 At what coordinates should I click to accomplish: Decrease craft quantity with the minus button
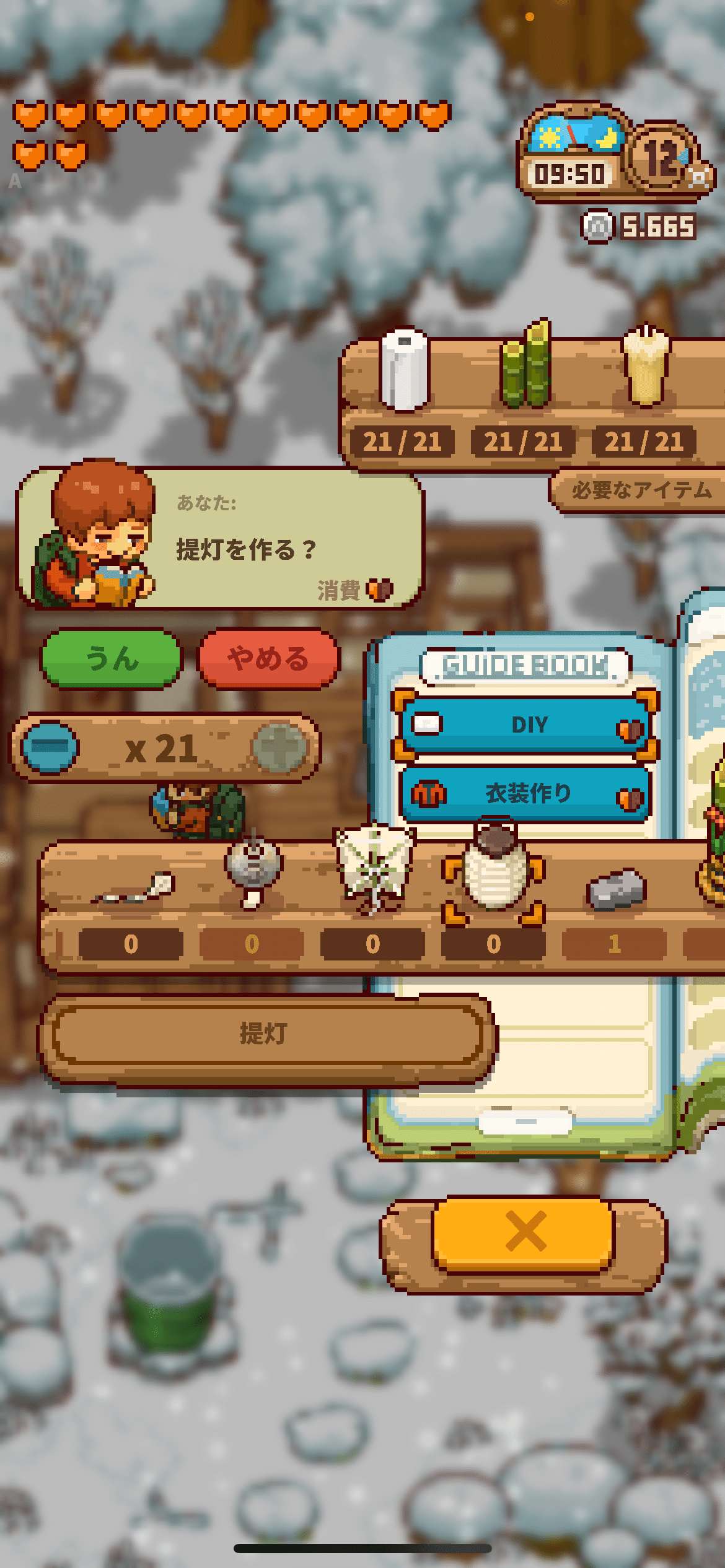click(50, 747)
